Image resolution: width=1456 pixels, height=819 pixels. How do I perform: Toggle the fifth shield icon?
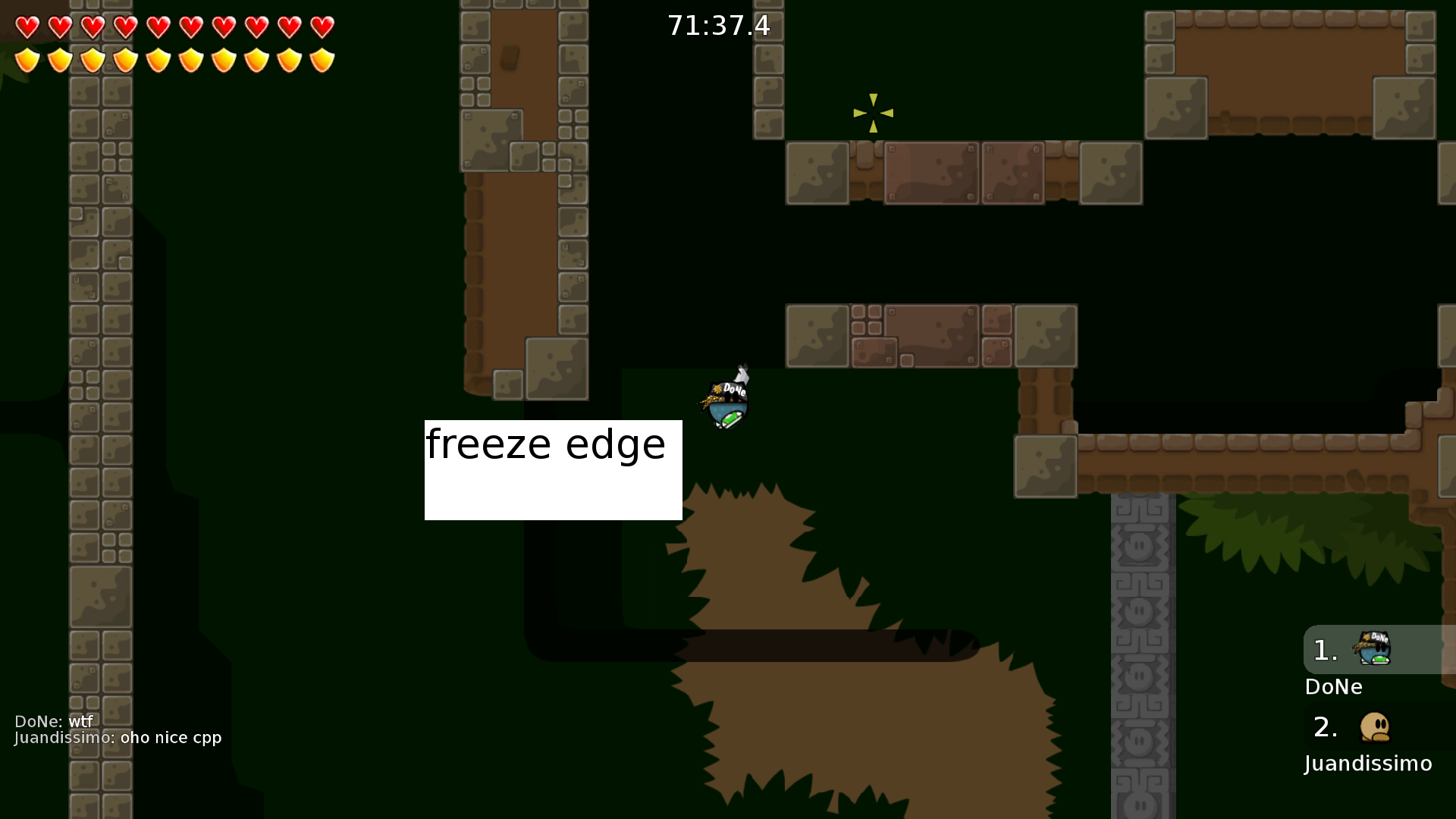[158, 59]
